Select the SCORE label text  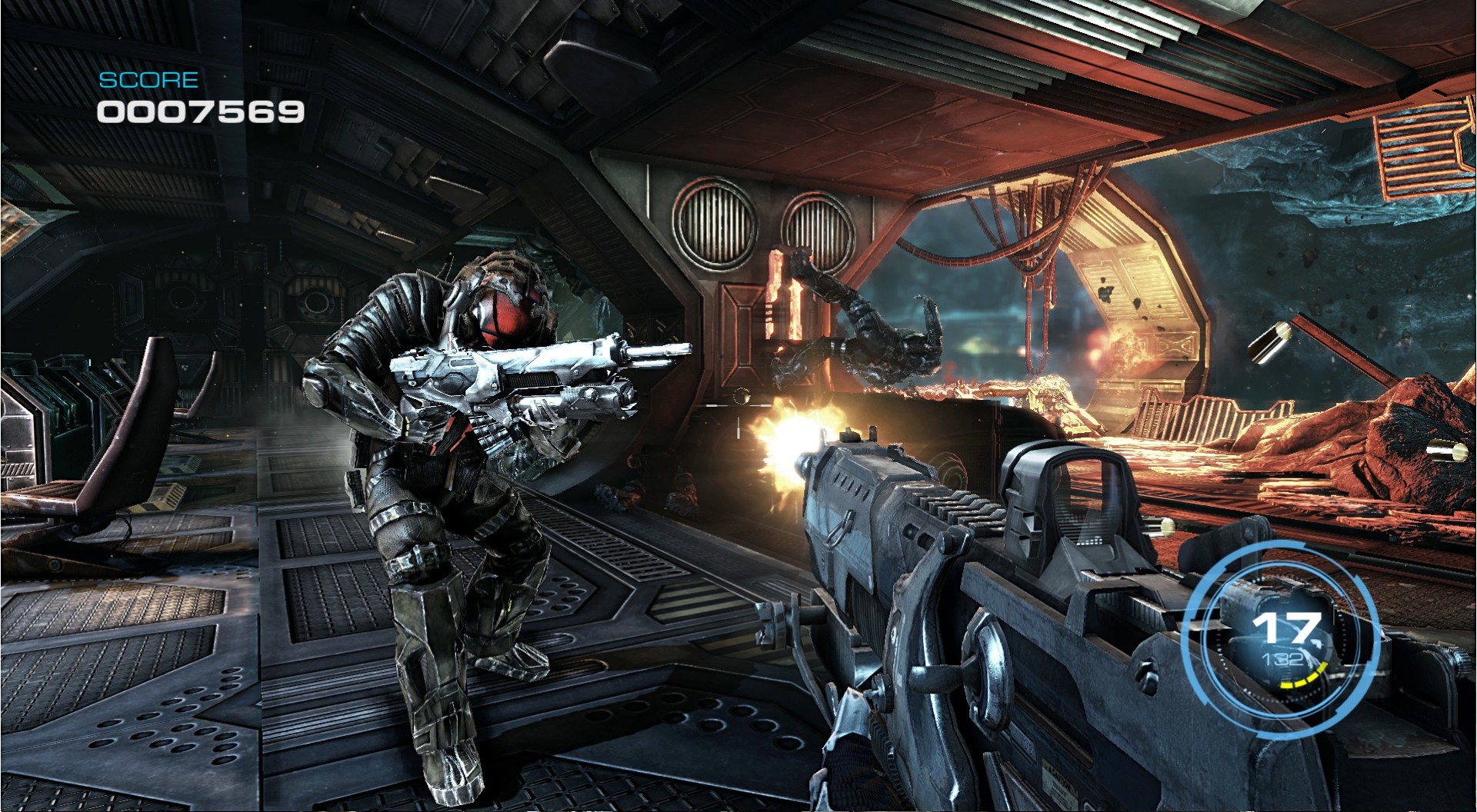(148, 78)
